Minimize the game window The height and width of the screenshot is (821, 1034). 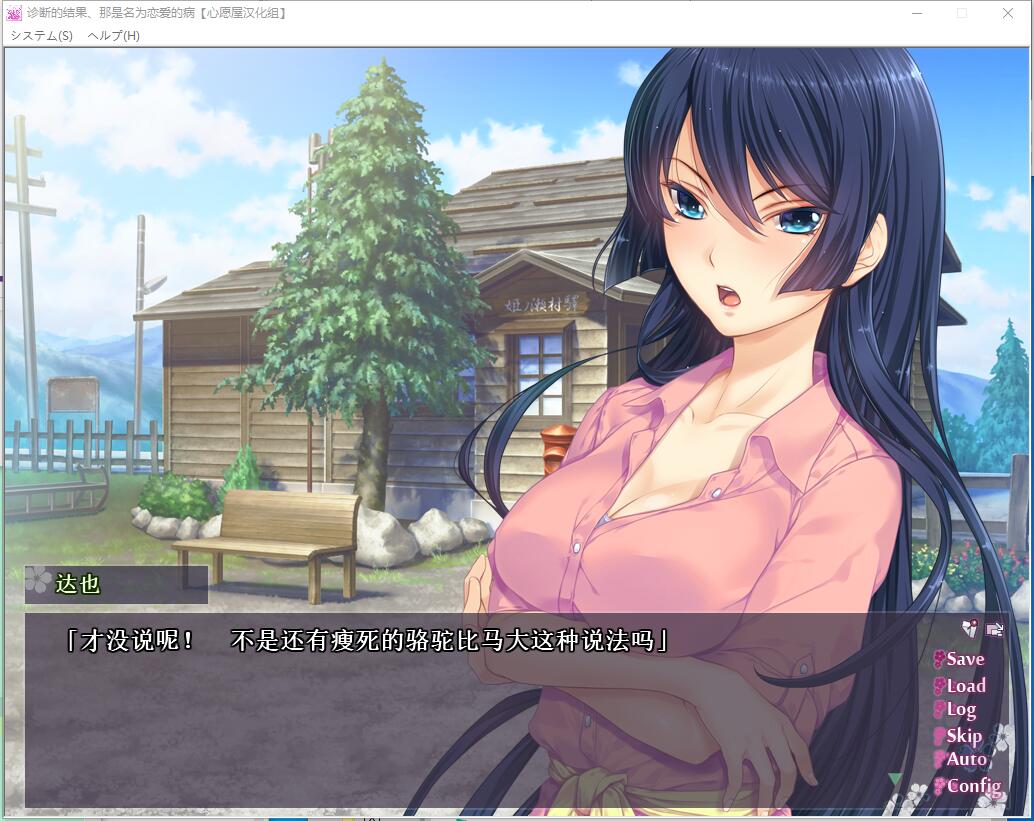click(916, 13)
